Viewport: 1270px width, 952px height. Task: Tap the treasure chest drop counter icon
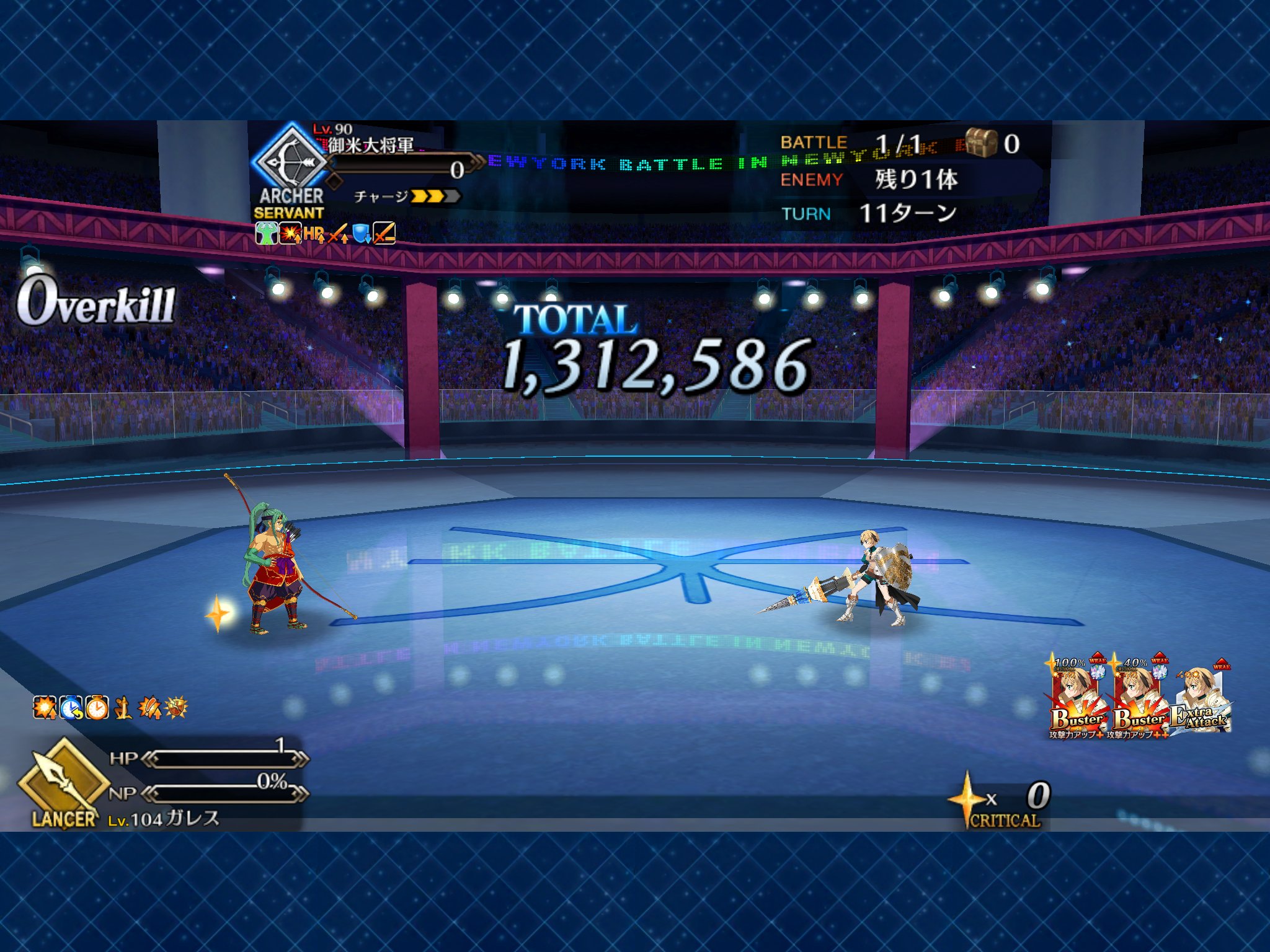981,143
